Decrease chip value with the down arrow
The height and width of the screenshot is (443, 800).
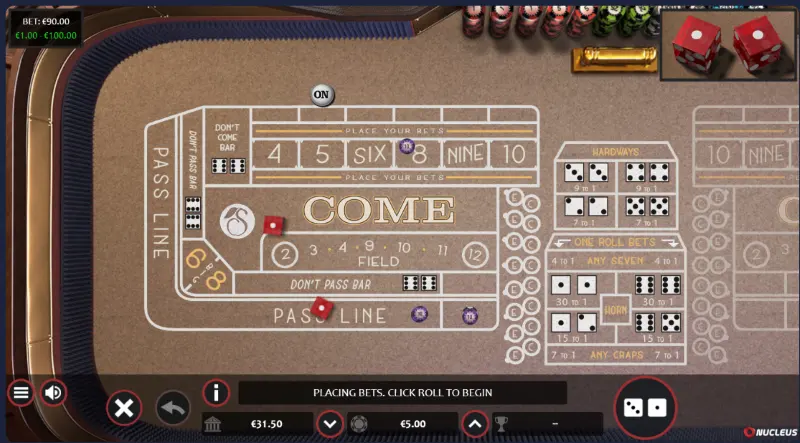(x=330, y=424)
